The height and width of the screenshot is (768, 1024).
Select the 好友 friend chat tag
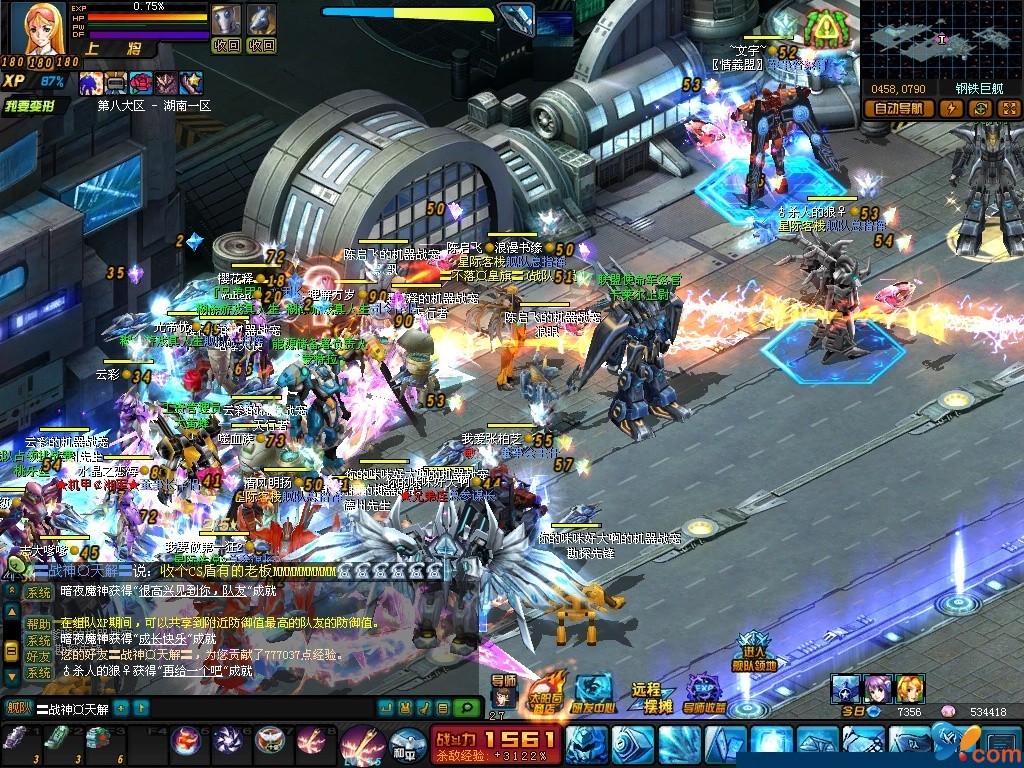pos(38,656)
